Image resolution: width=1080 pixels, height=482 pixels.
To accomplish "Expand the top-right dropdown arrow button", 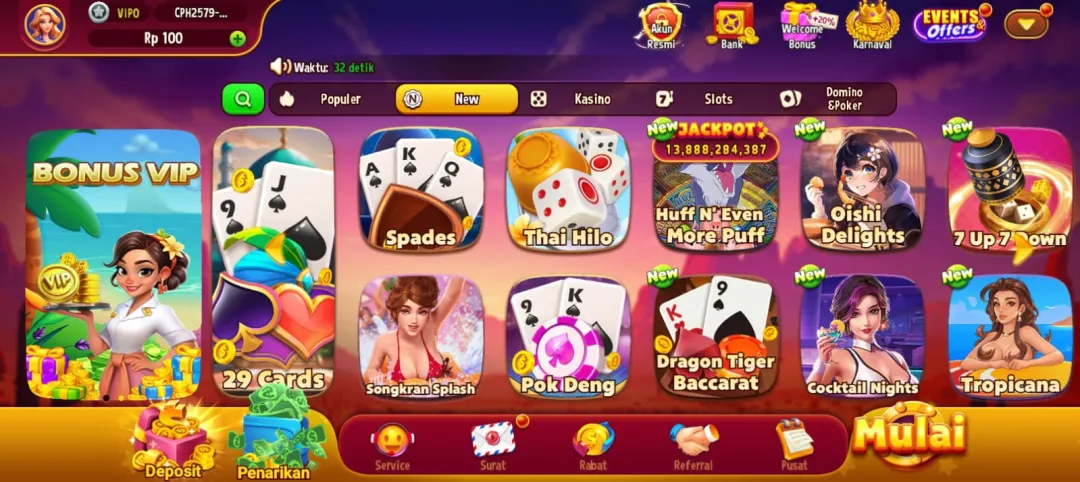I will 1025,24.
